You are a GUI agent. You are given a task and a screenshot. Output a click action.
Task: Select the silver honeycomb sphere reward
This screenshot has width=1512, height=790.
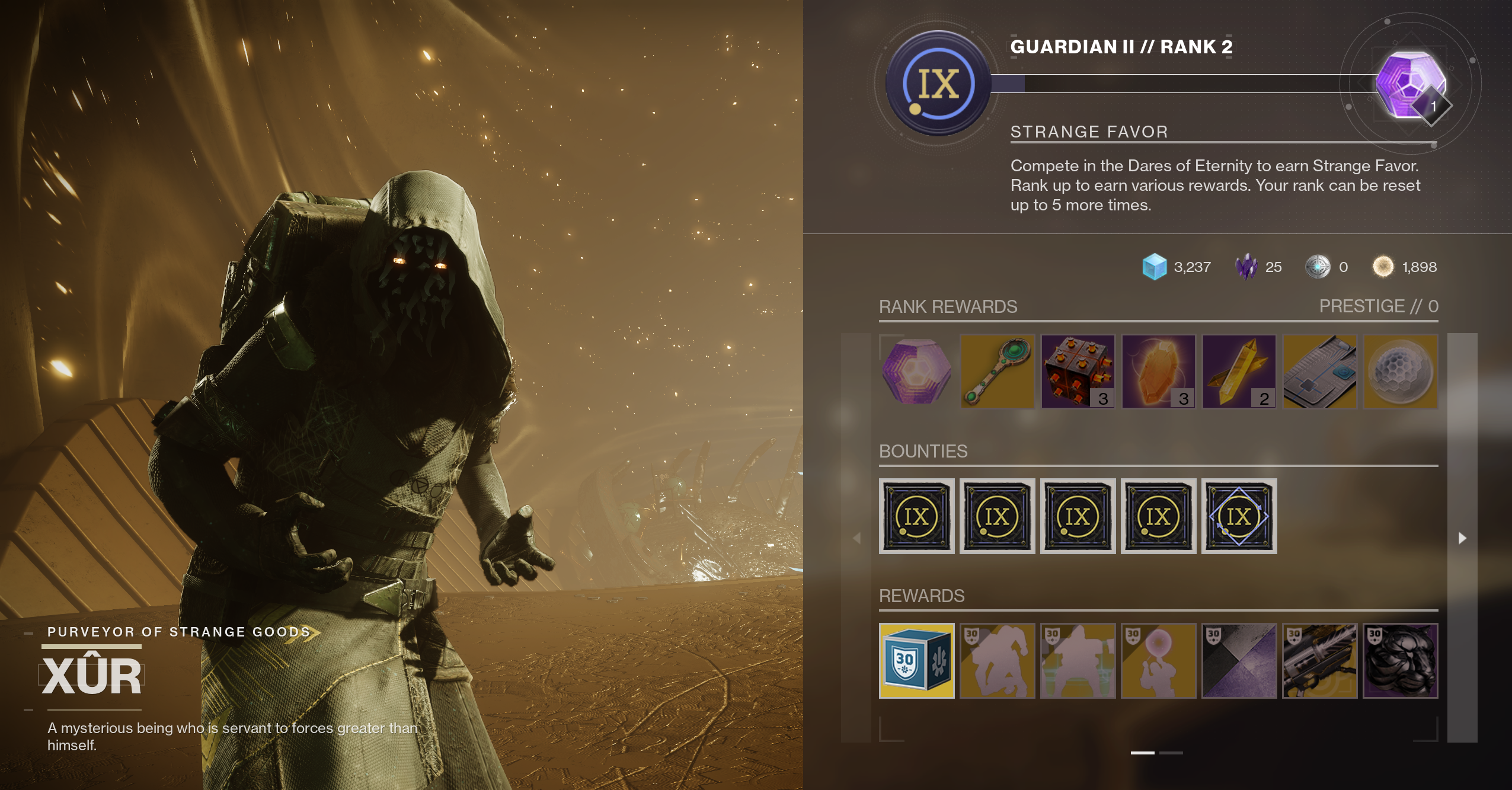point(1400,372)
